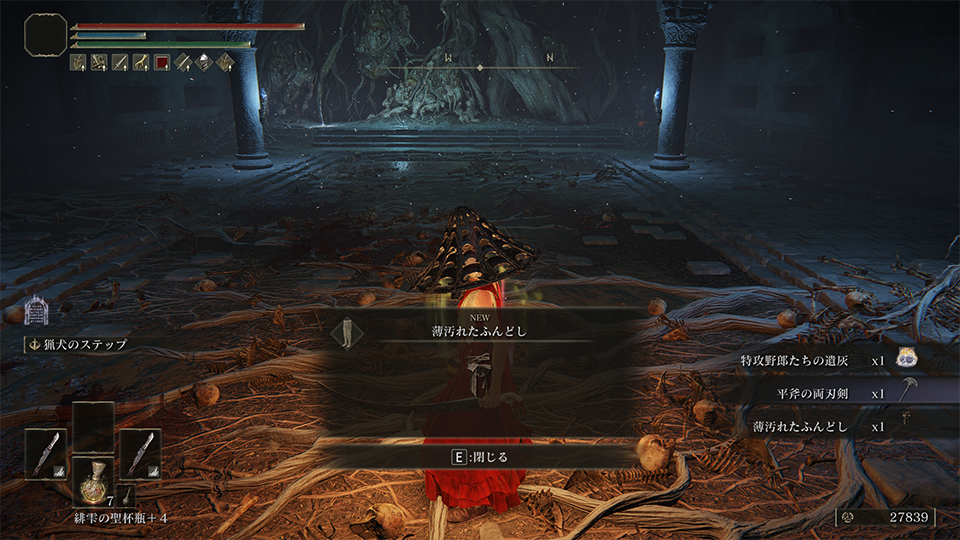Select the right-hand weapon slot
960x540 pixels.
(x=140, y=454)
